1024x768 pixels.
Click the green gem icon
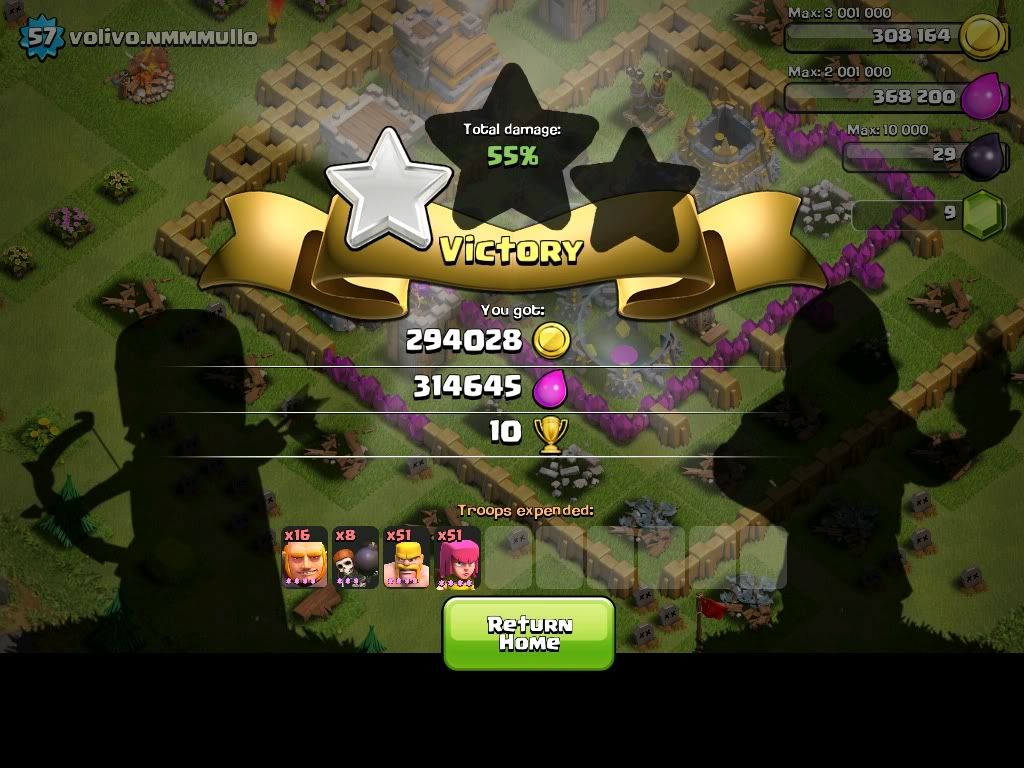pyautogui.click(x=984, y=213)
